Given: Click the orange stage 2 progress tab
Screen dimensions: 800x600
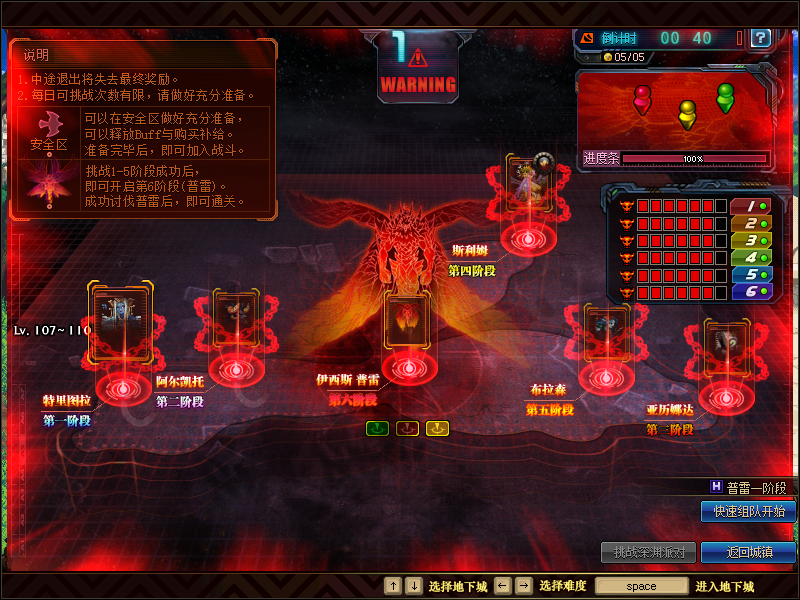Looking at the screenshot, I should pyautogui.click(x=750, y=223).
